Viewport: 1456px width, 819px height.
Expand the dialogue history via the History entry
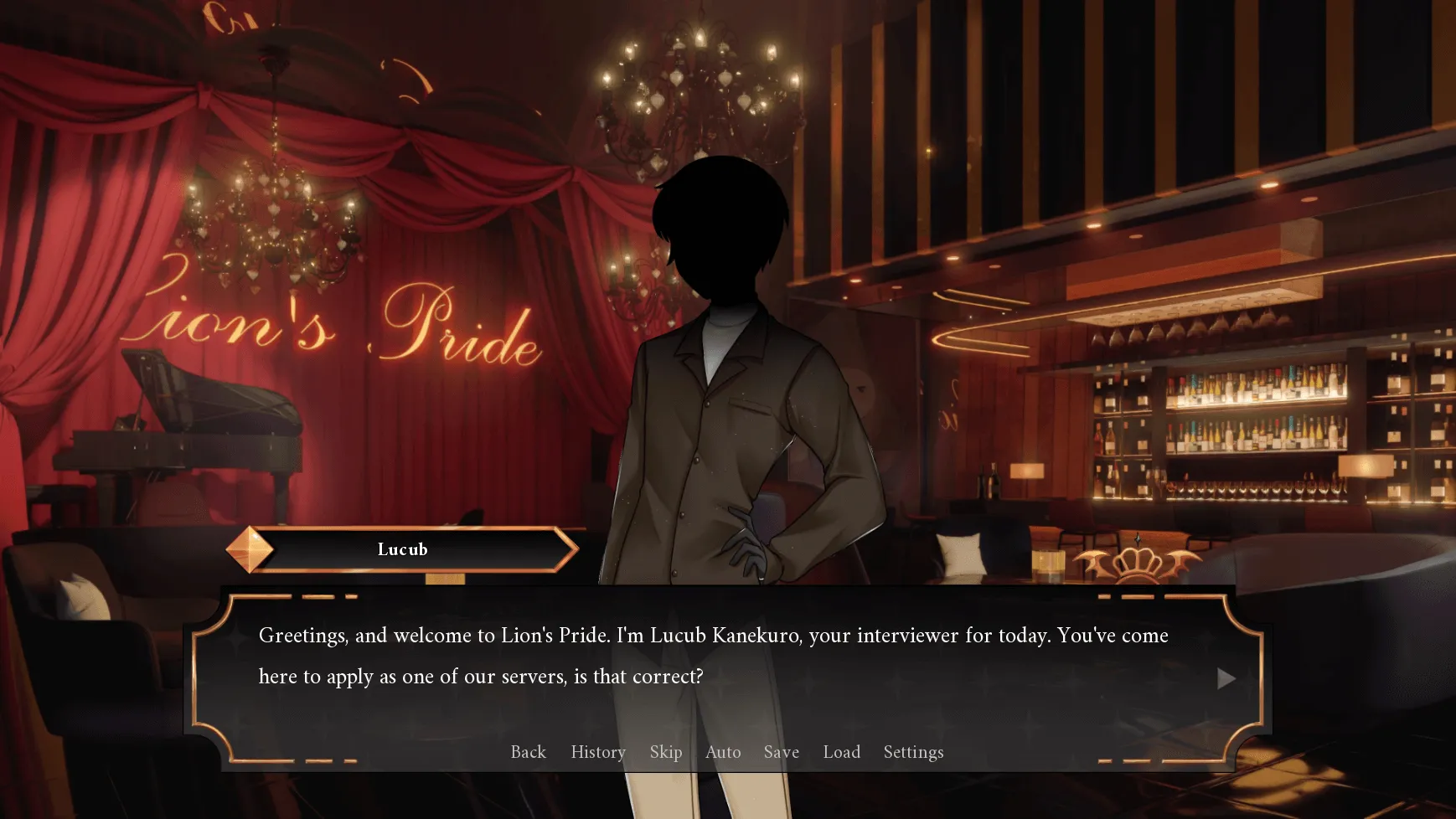597,752
